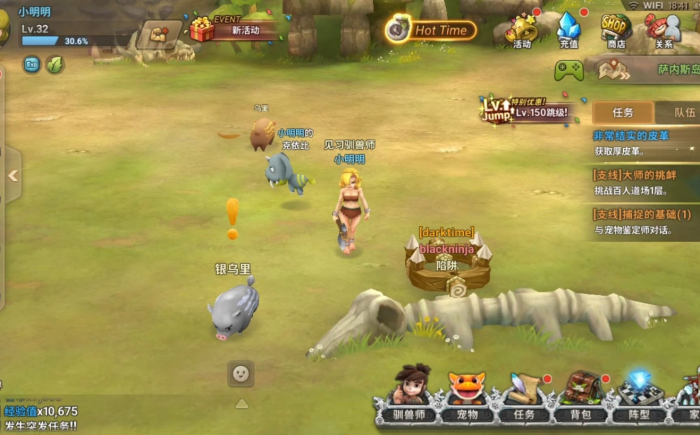Switch to the 任务 quest tab
The width and height of the screenshot is (700, 435).
coord(622,113)
